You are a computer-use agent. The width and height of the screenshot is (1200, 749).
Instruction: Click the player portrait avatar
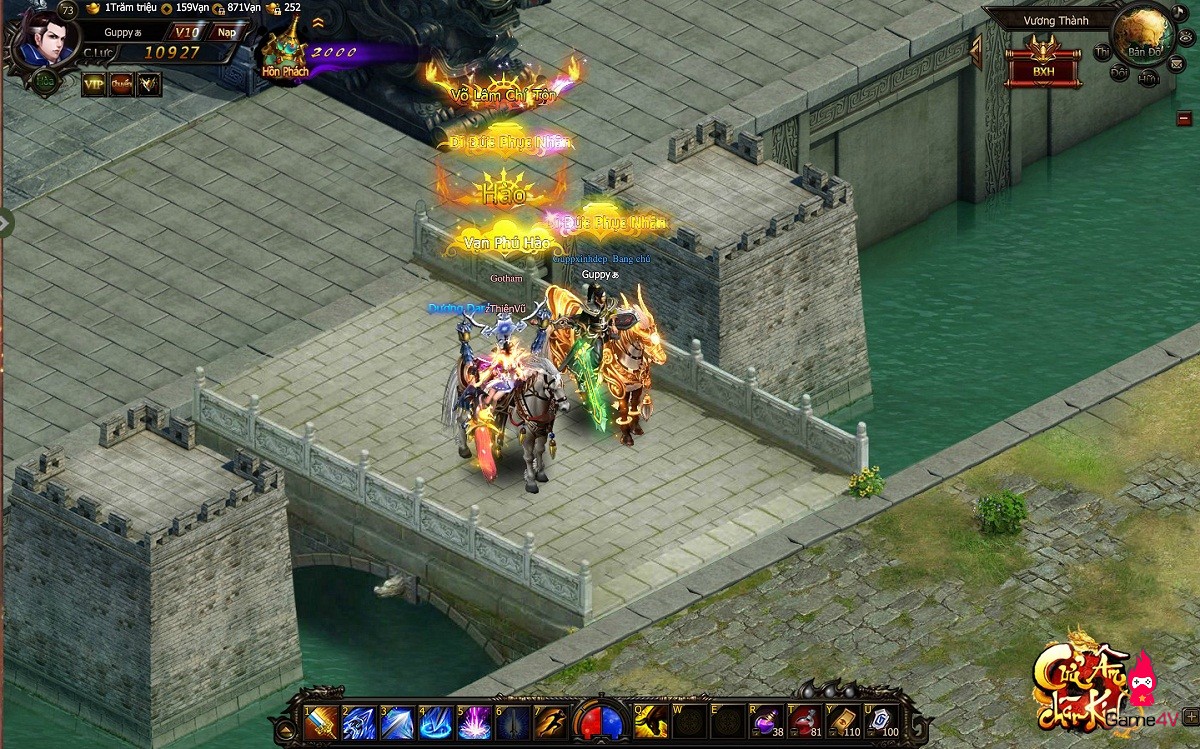45,37
